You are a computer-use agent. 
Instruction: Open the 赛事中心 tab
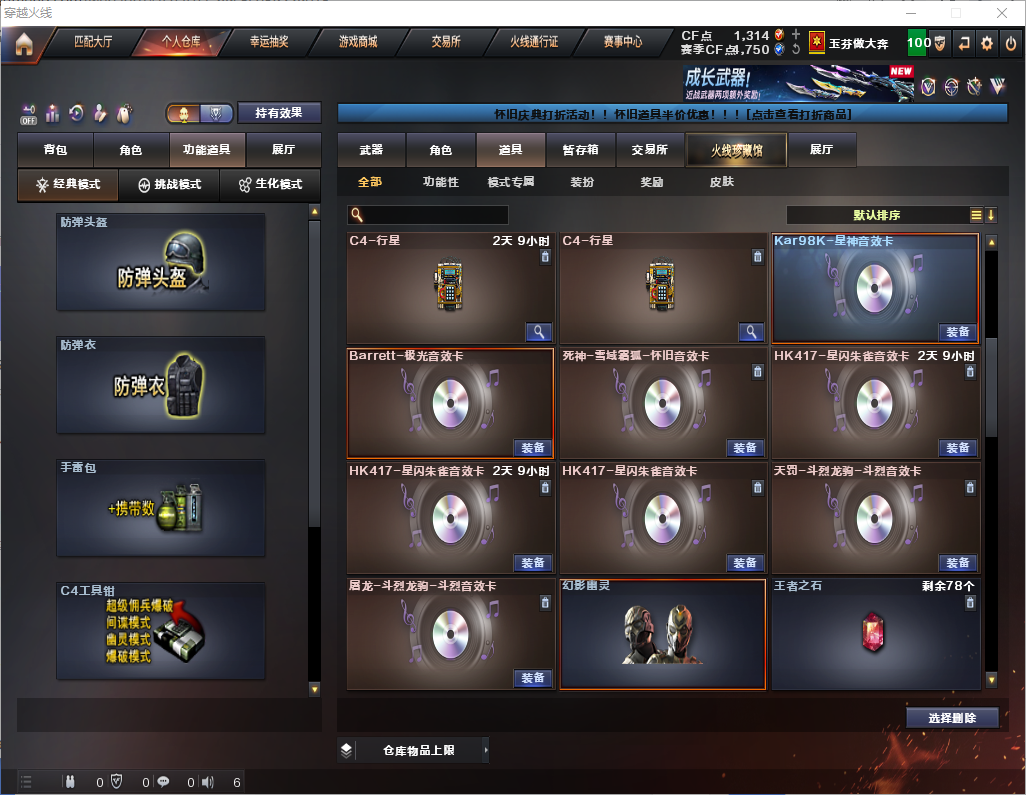pyautogui.click(x=622, y=42)
